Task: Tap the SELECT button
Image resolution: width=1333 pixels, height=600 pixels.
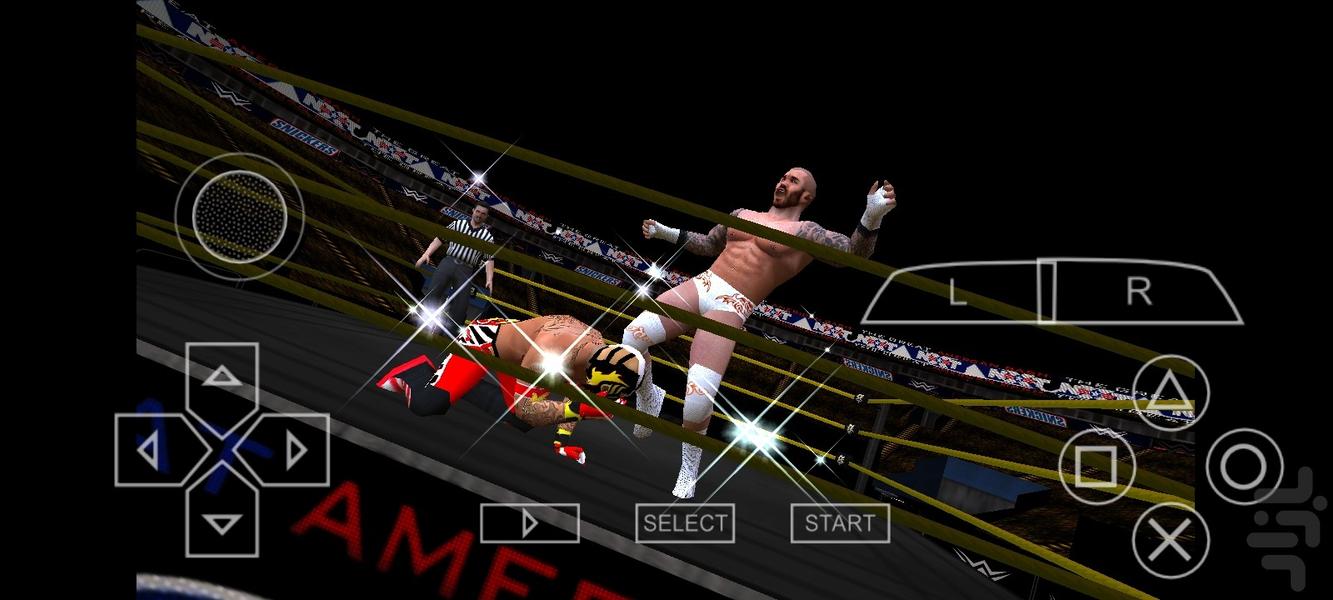Action: pos(685,523)
